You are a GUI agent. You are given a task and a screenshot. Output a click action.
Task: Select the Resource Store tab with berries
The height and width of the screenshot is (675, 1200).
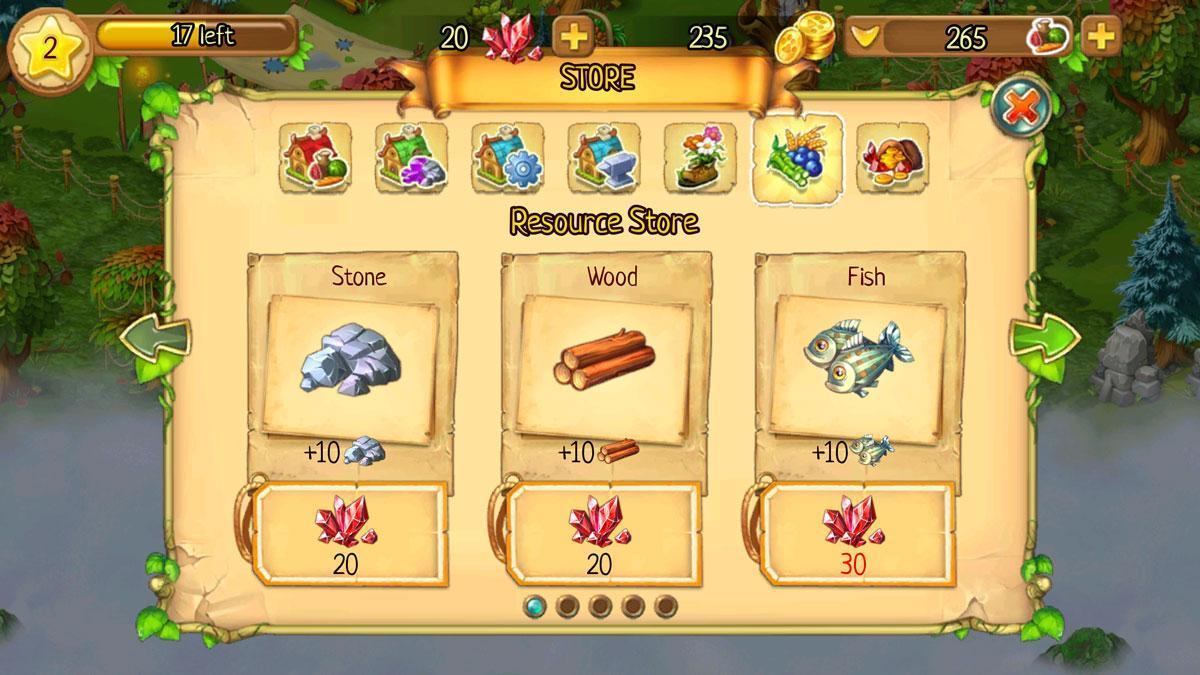pos(797,158)
